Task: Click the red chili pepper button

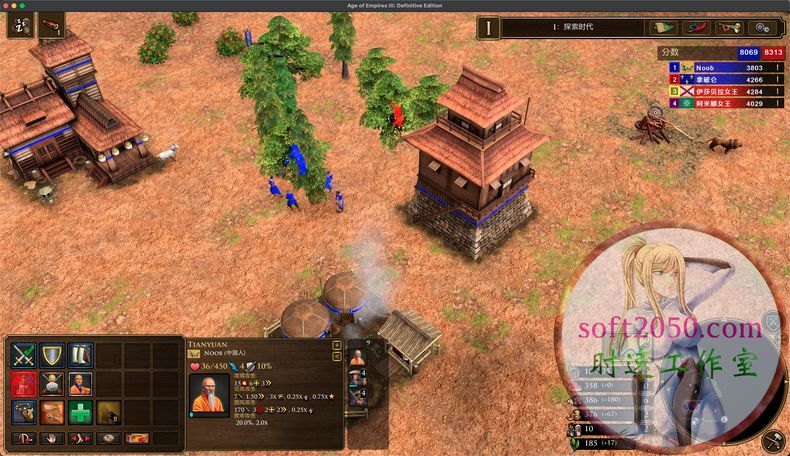Action: click(697, 27)
